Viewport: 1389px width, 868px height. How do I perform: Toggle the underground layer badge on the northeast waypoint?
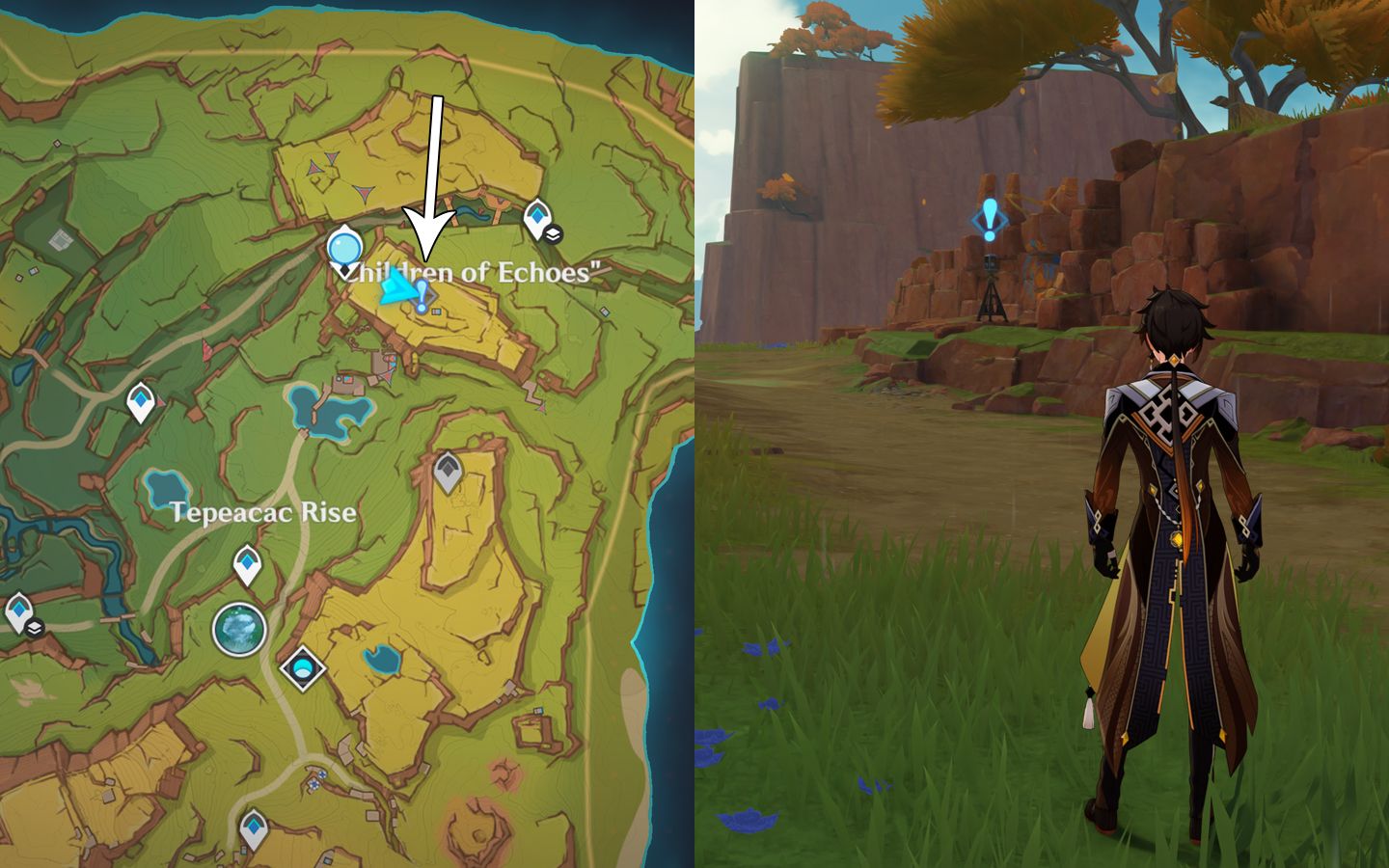(554, 234)
